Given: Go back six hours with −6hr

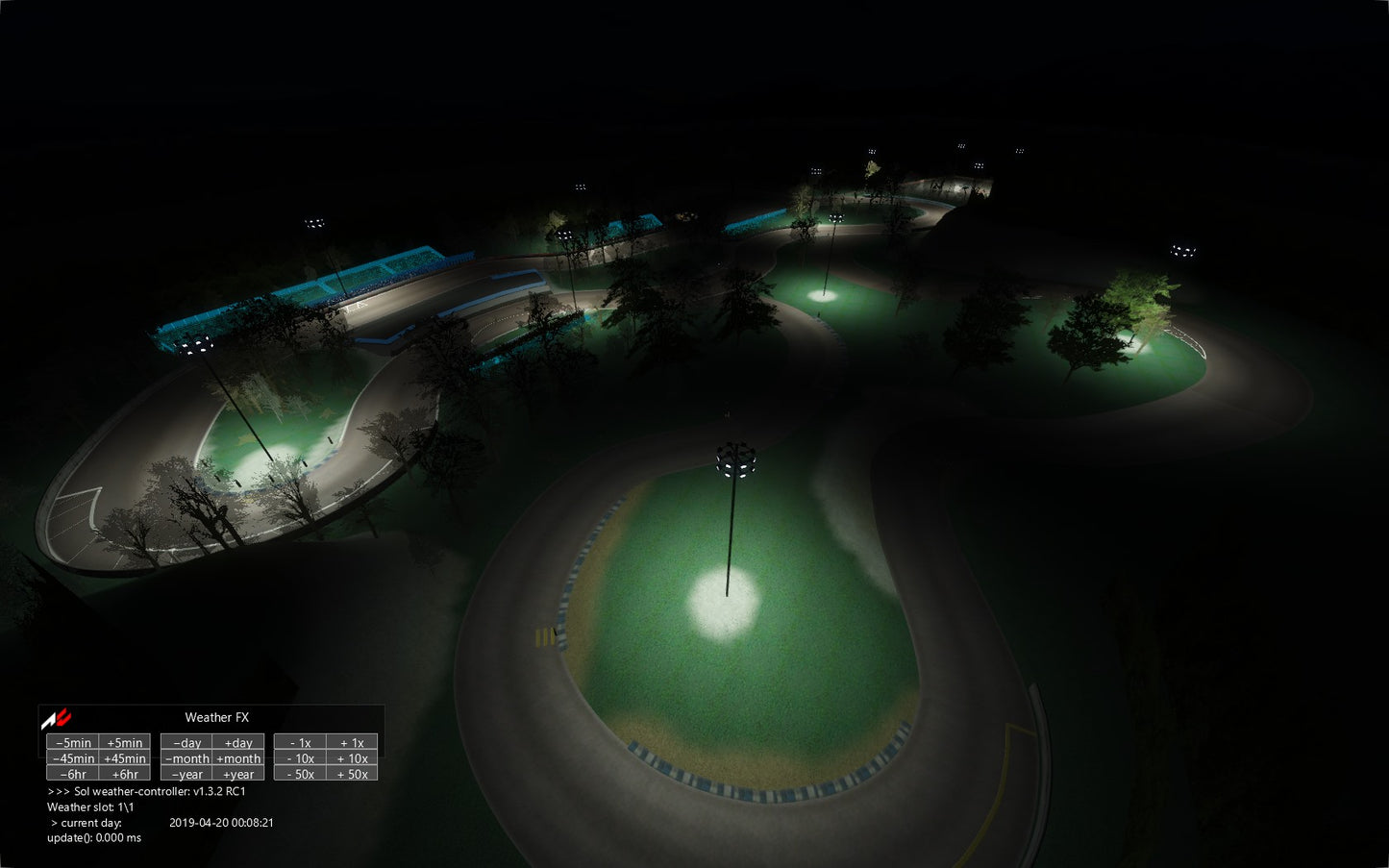Looking at the screenshot, I should pos(73,774).
